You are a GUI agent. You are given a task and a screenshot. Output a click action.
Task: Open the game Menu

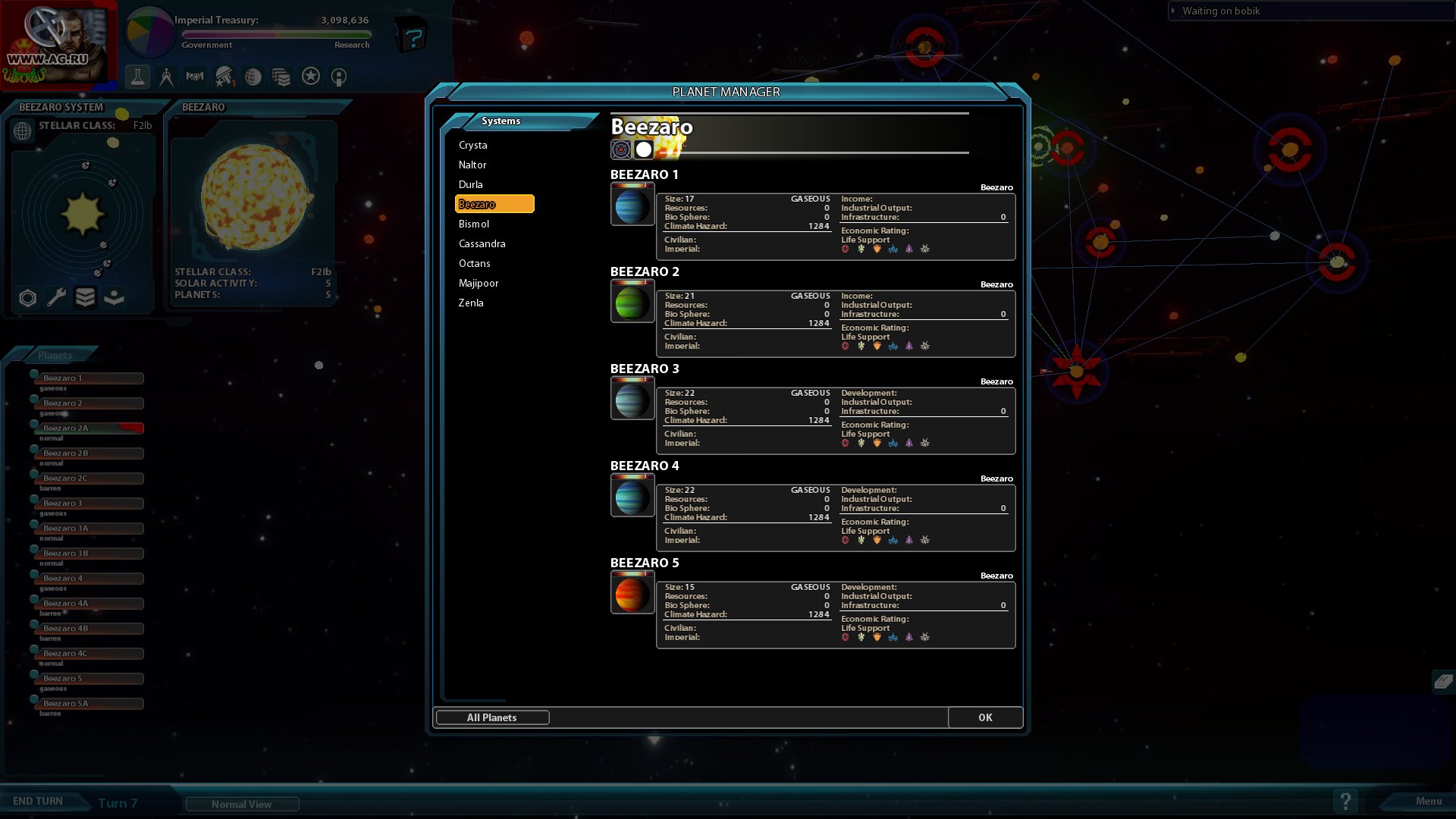tap(1428, 802)
